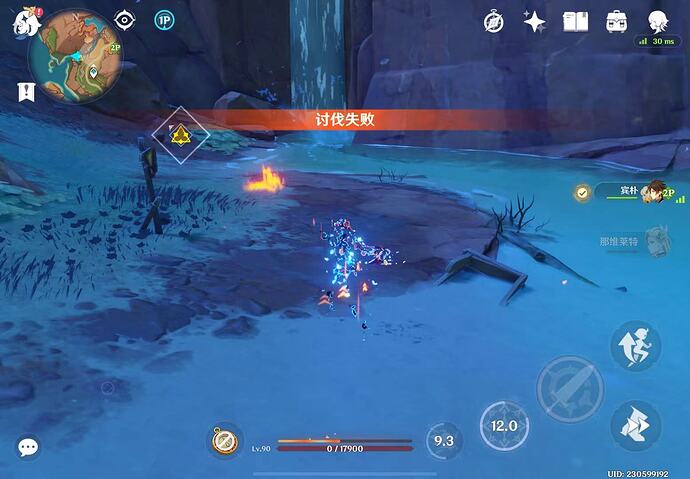Open the Adventurer Handbook book icon

coord(575,21)
